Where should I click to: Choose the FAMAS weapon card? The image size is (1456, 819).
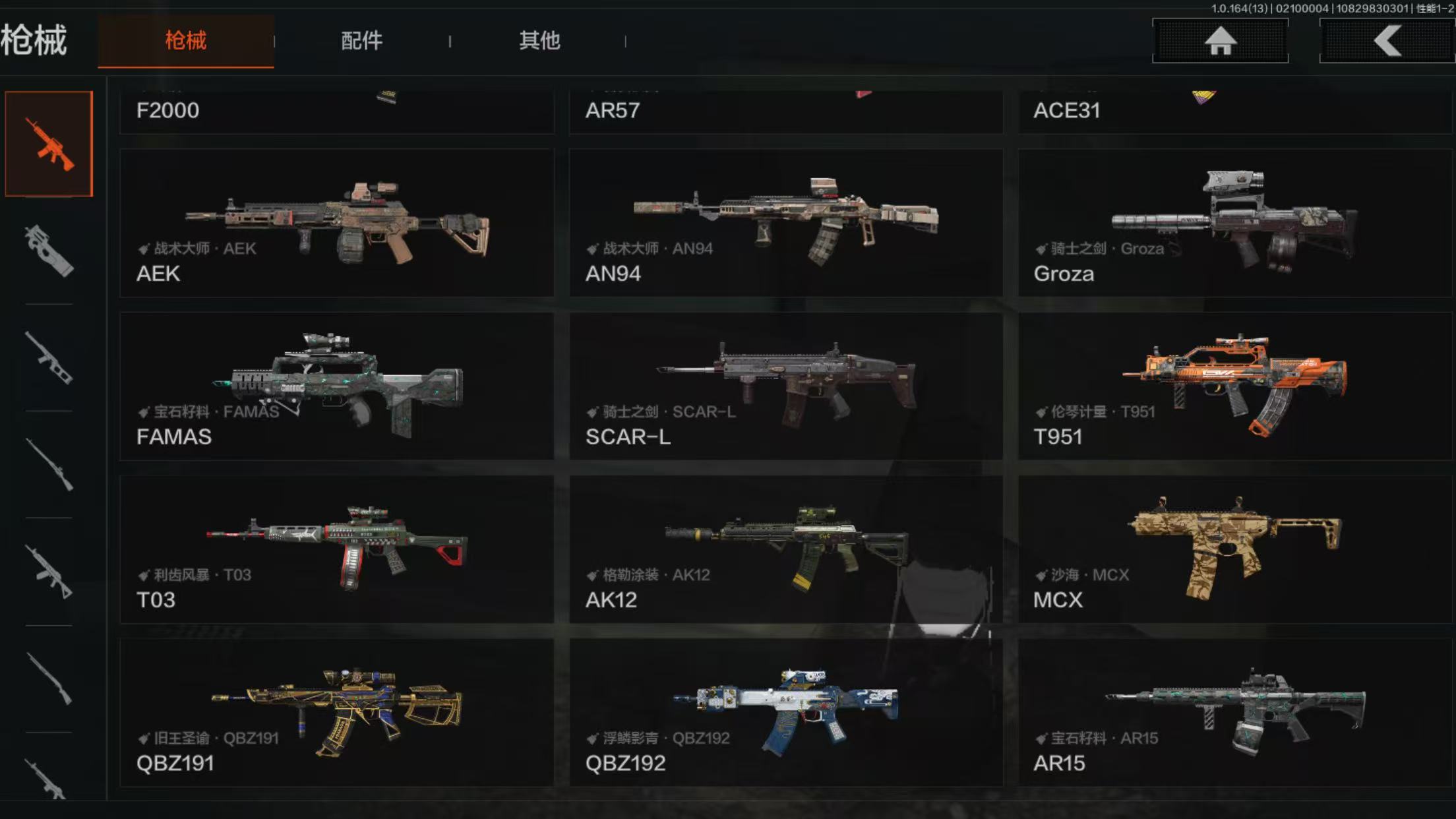point(337,386)
